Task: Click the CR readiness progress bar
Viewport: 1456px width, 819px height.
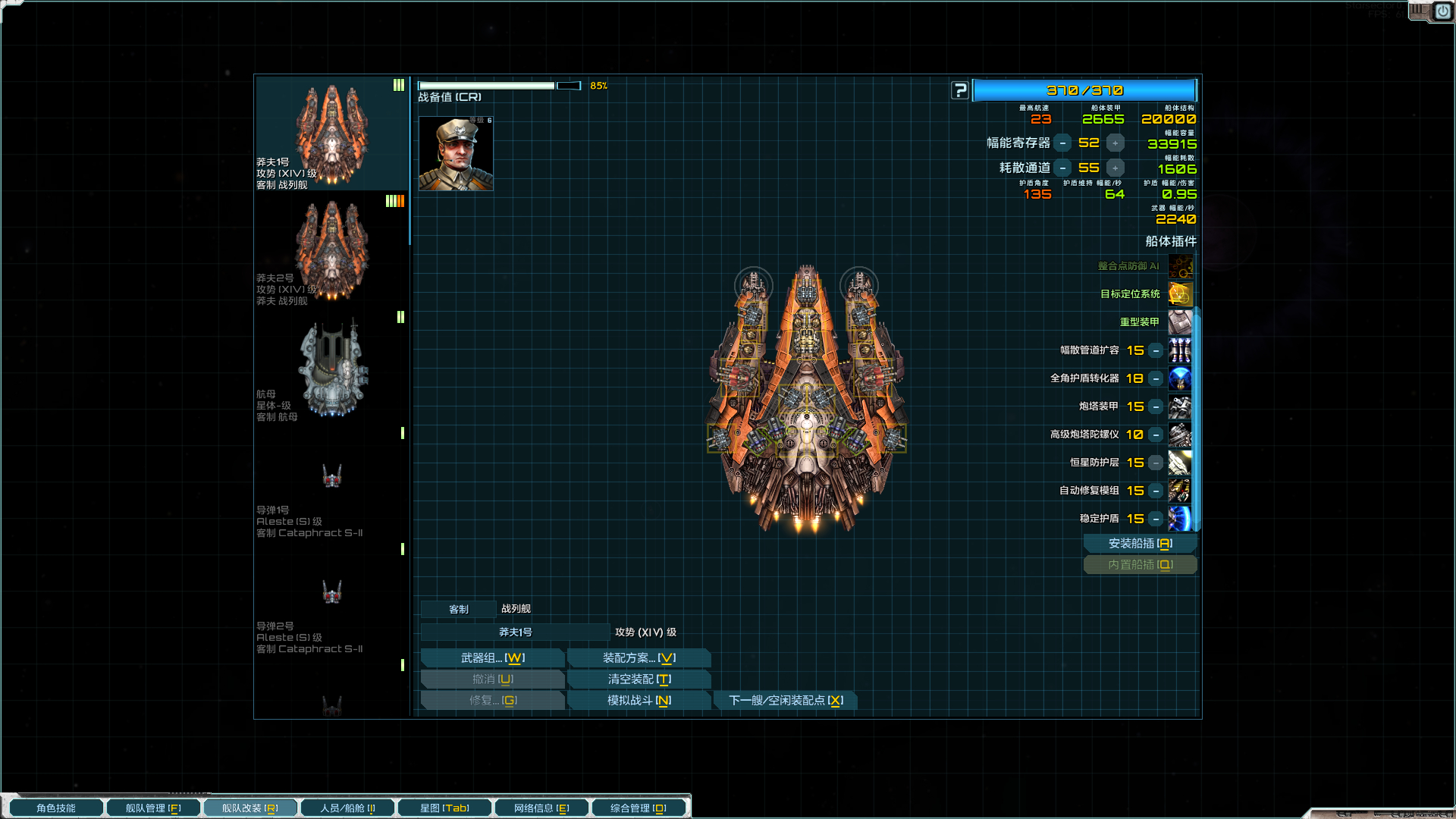Action: click(488, 85)
